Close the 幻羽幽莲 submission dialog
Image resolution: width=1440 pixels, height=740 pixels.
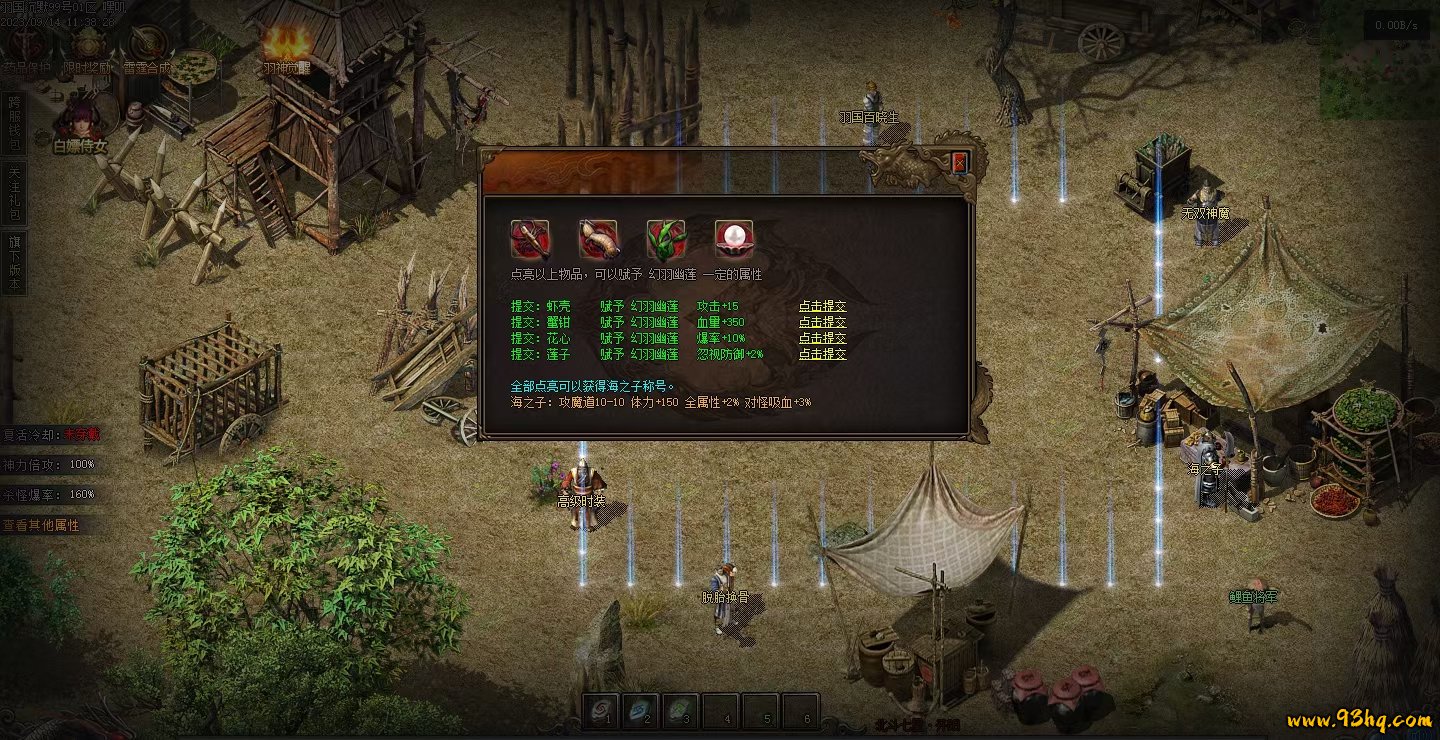click(960, 163)
